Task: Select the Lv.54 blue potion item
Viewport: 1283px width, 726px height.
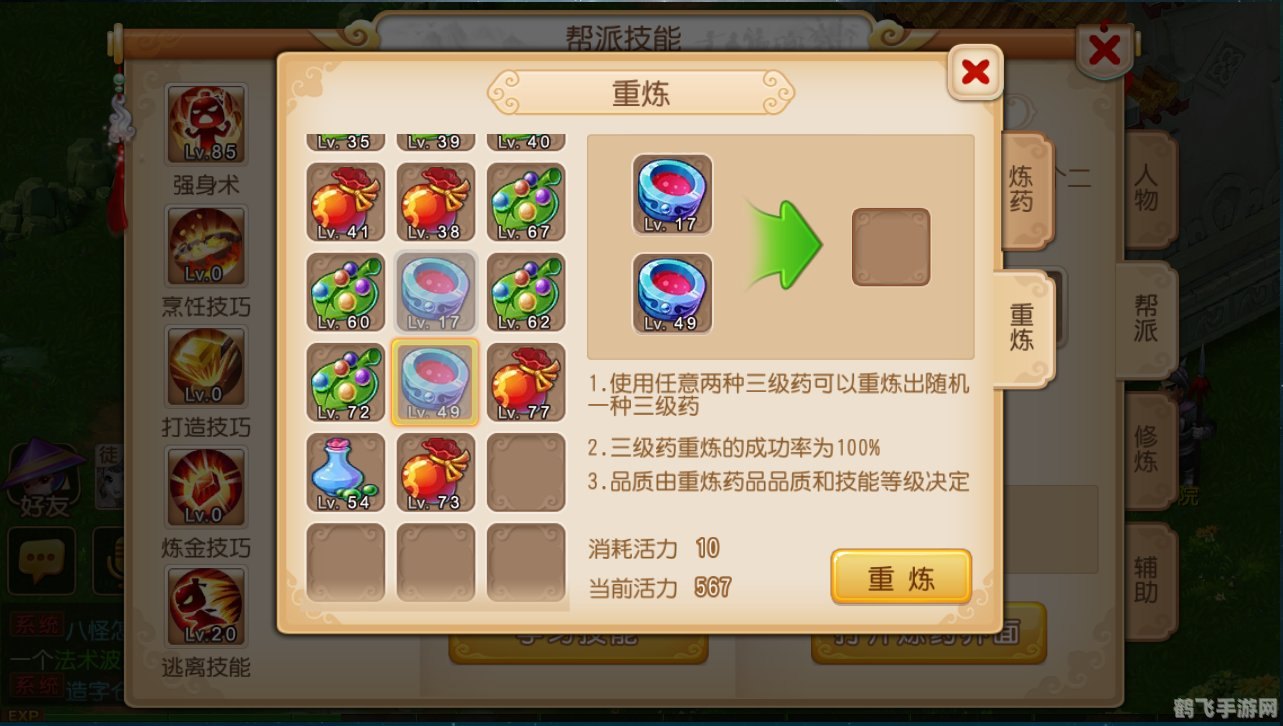Action: 344,473
